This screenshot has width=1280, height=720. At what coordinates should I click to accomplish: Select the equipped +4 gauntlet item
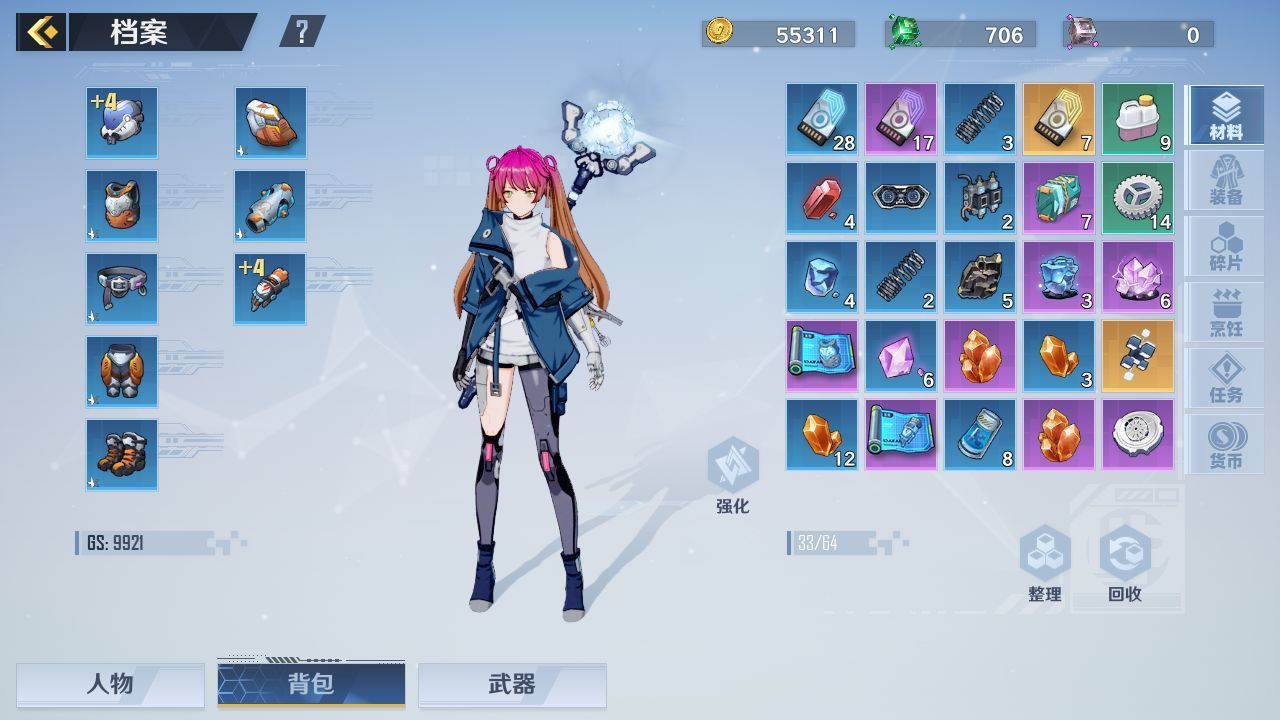[269, 288]
